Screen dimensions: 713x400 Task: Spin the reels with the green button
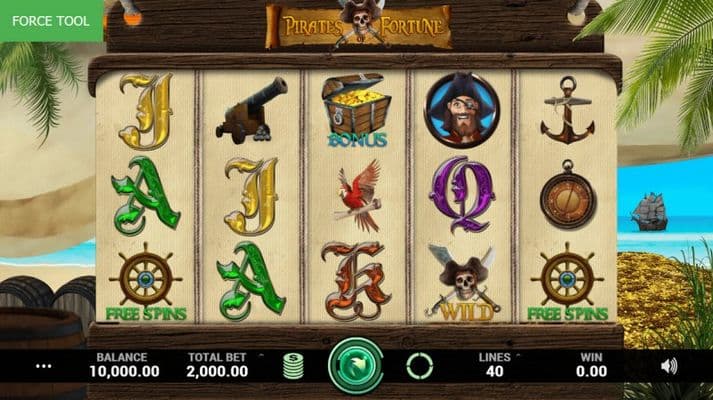tap(356, 365)
